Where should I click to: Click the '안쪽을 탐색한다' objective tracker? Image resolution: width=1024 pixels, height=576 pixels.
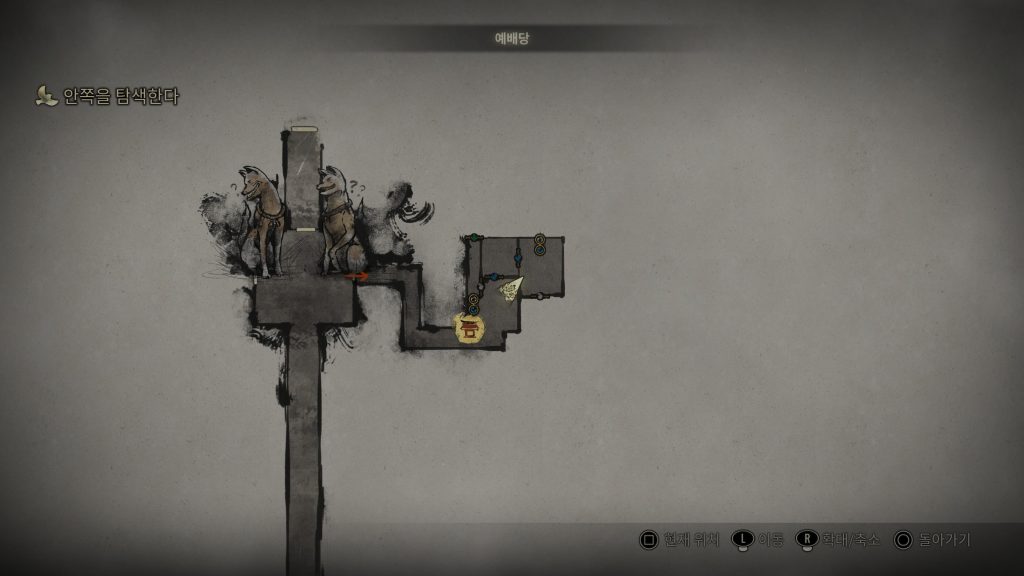point(108,97)
